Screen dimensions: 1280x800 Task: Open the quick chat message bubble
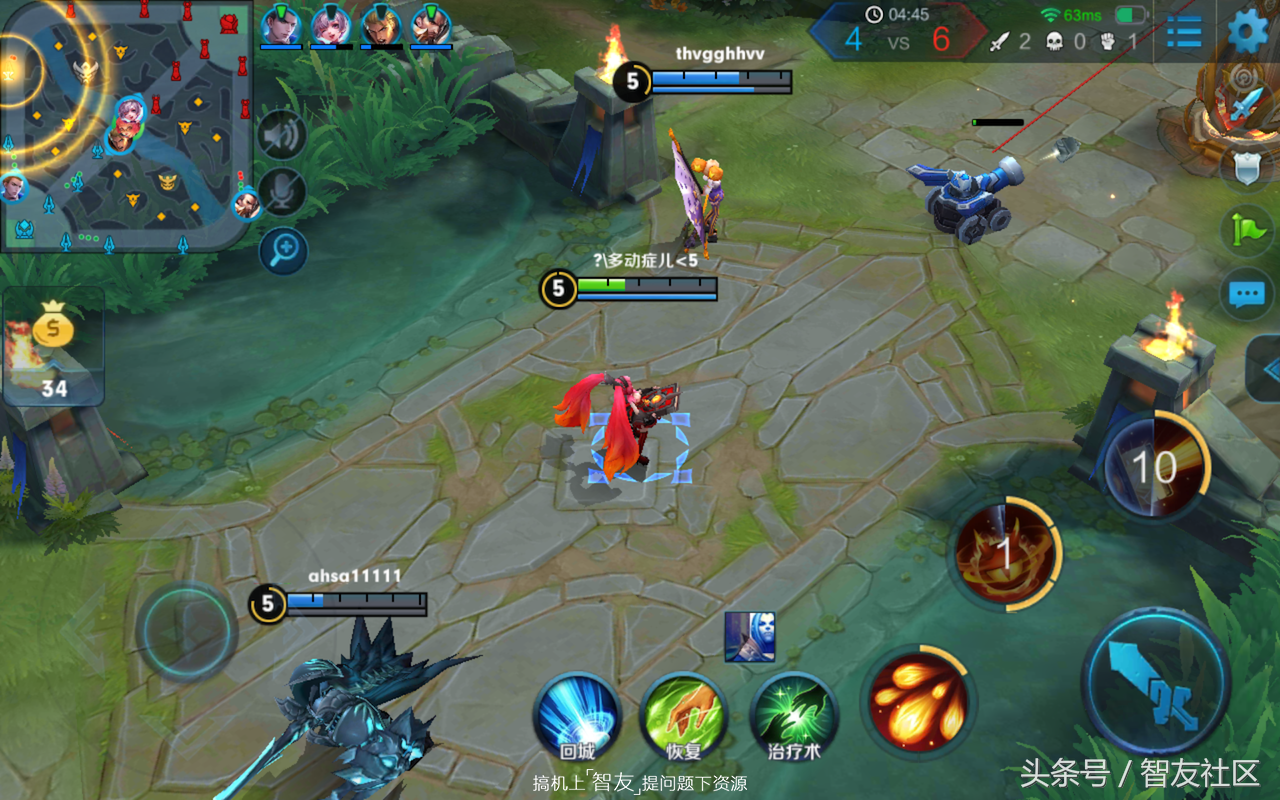(1247, 294)
